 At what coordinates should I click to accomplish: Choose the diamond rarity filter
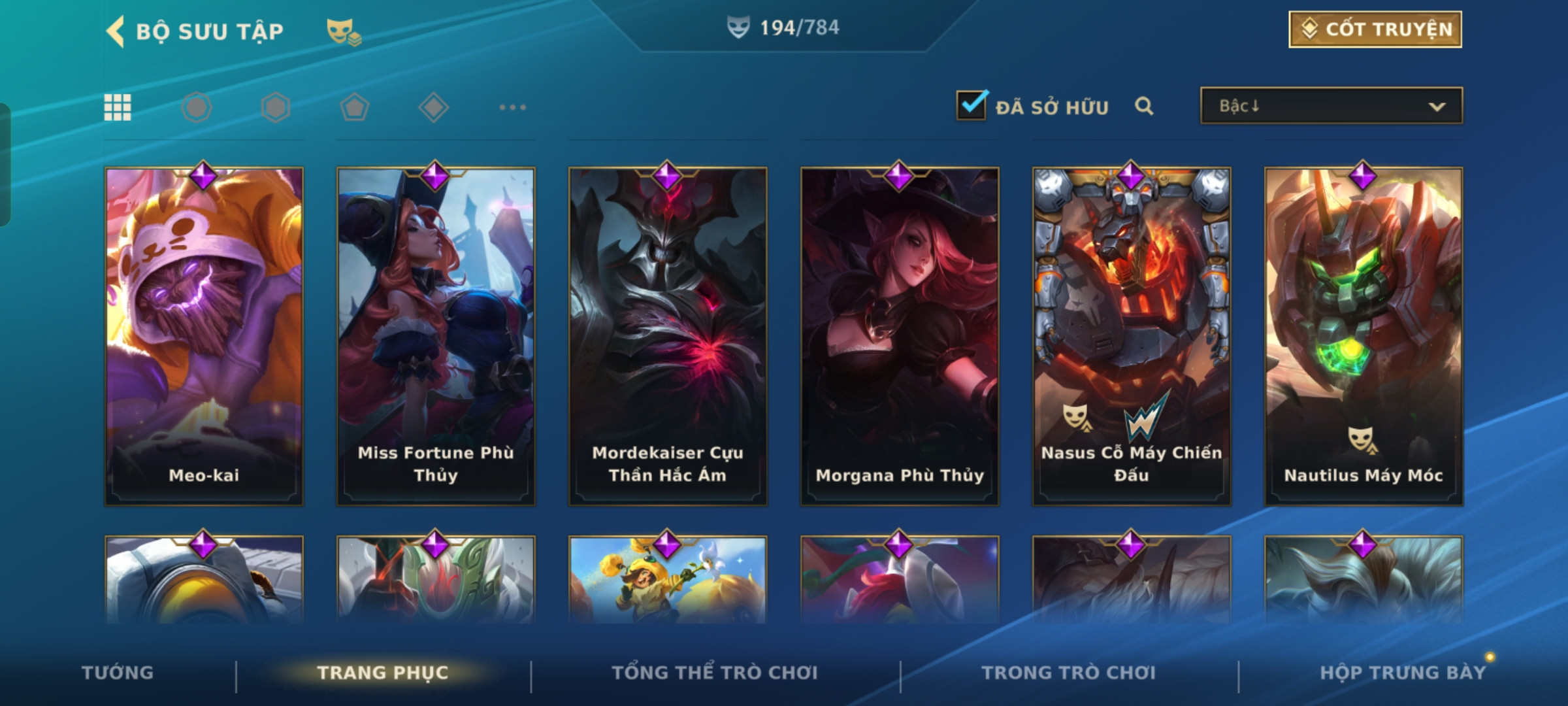tap(434, 107)
